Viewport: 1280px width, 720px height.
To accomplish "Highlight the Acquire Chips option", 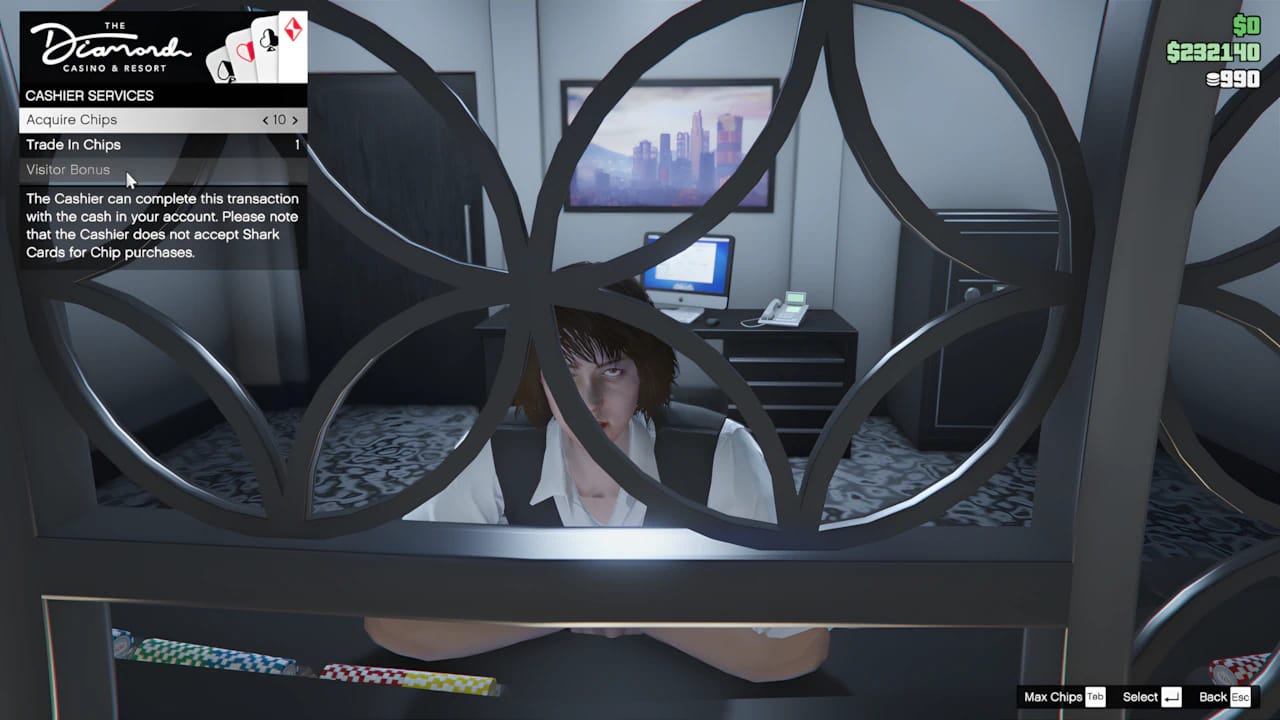I will (x=71, y=119).
